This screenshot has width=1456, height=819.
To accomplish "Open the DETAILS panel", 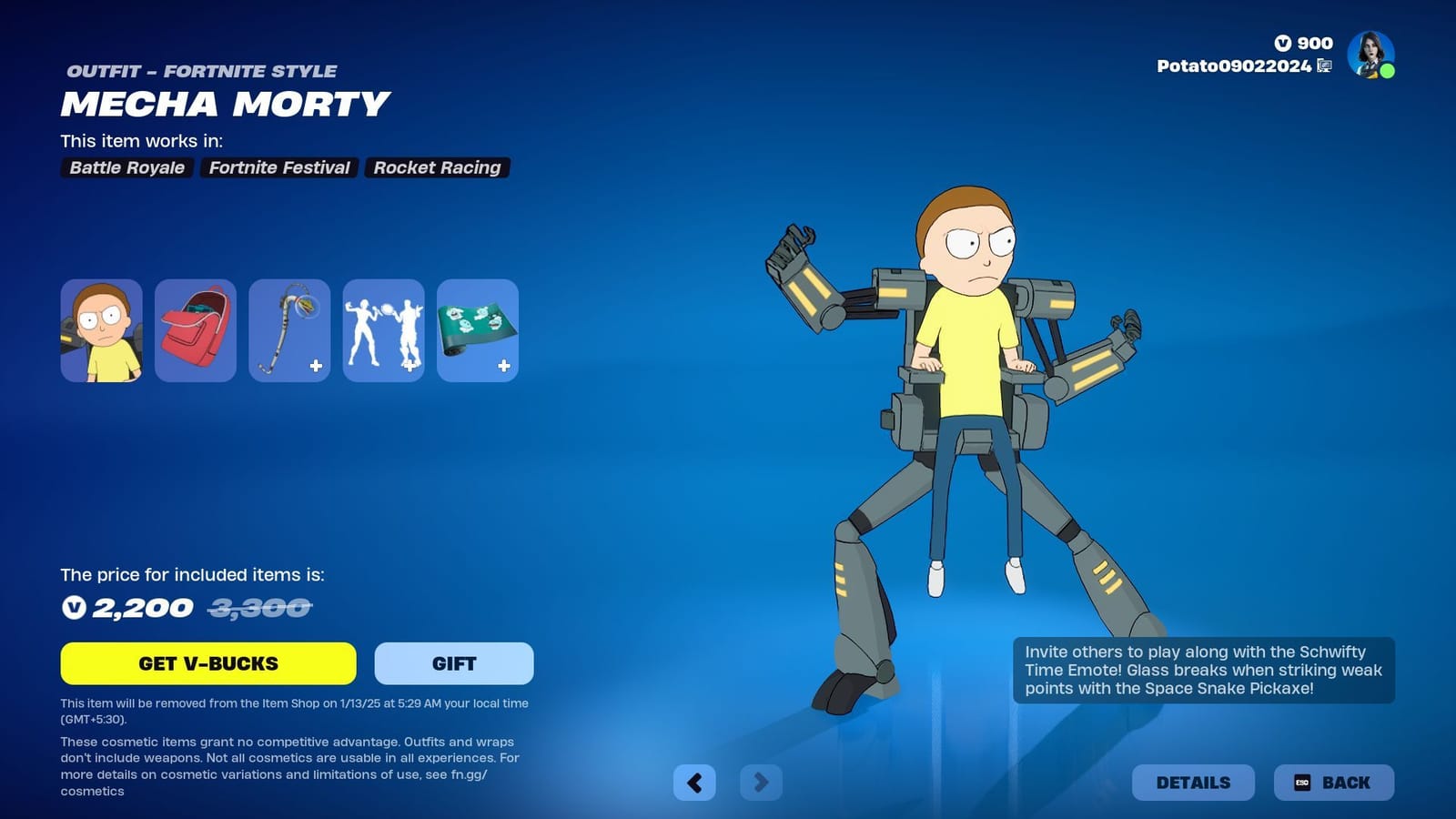I will tap(1193, 782).
